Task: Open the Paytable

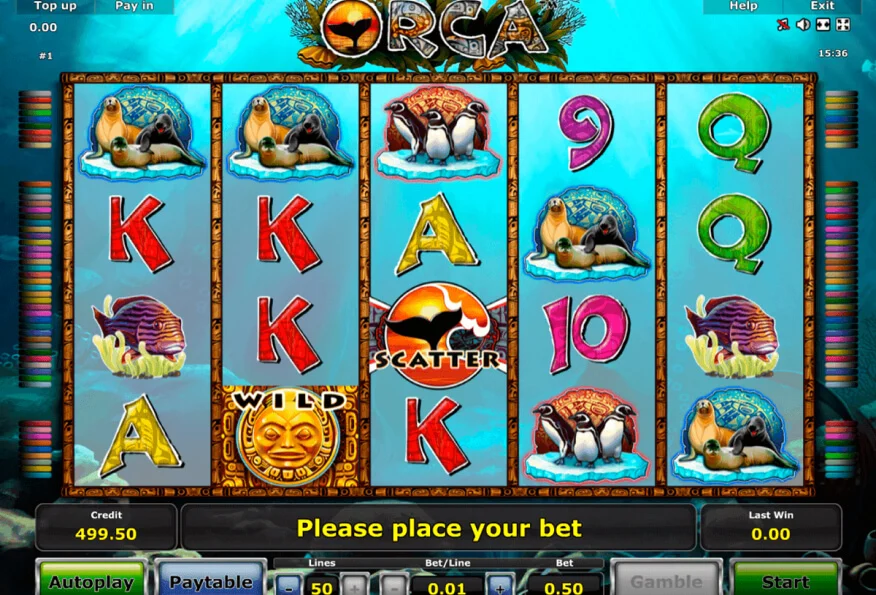Action: (210, 581)
